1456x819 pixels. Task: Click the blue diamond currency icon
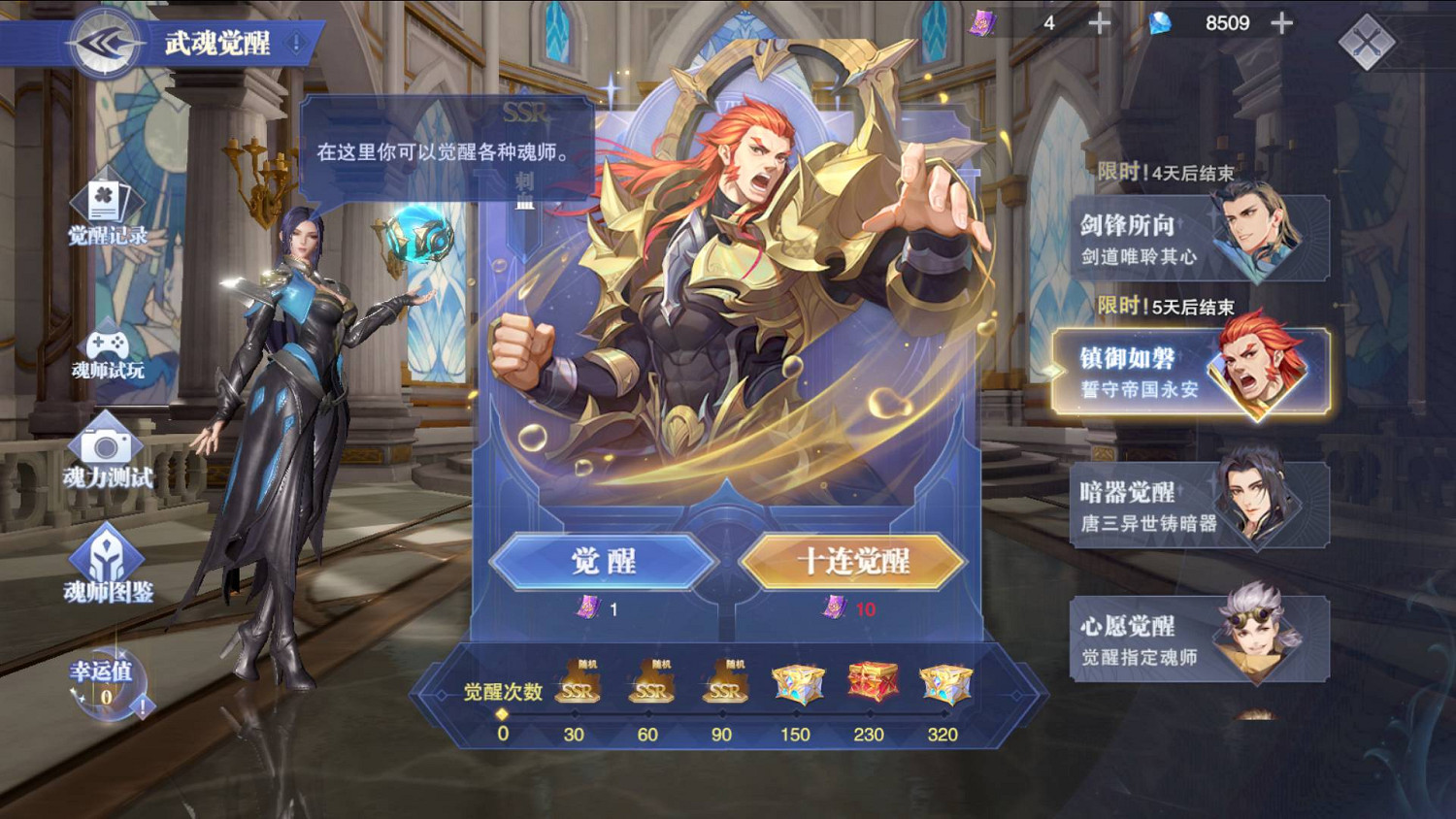pos(1161,22)
